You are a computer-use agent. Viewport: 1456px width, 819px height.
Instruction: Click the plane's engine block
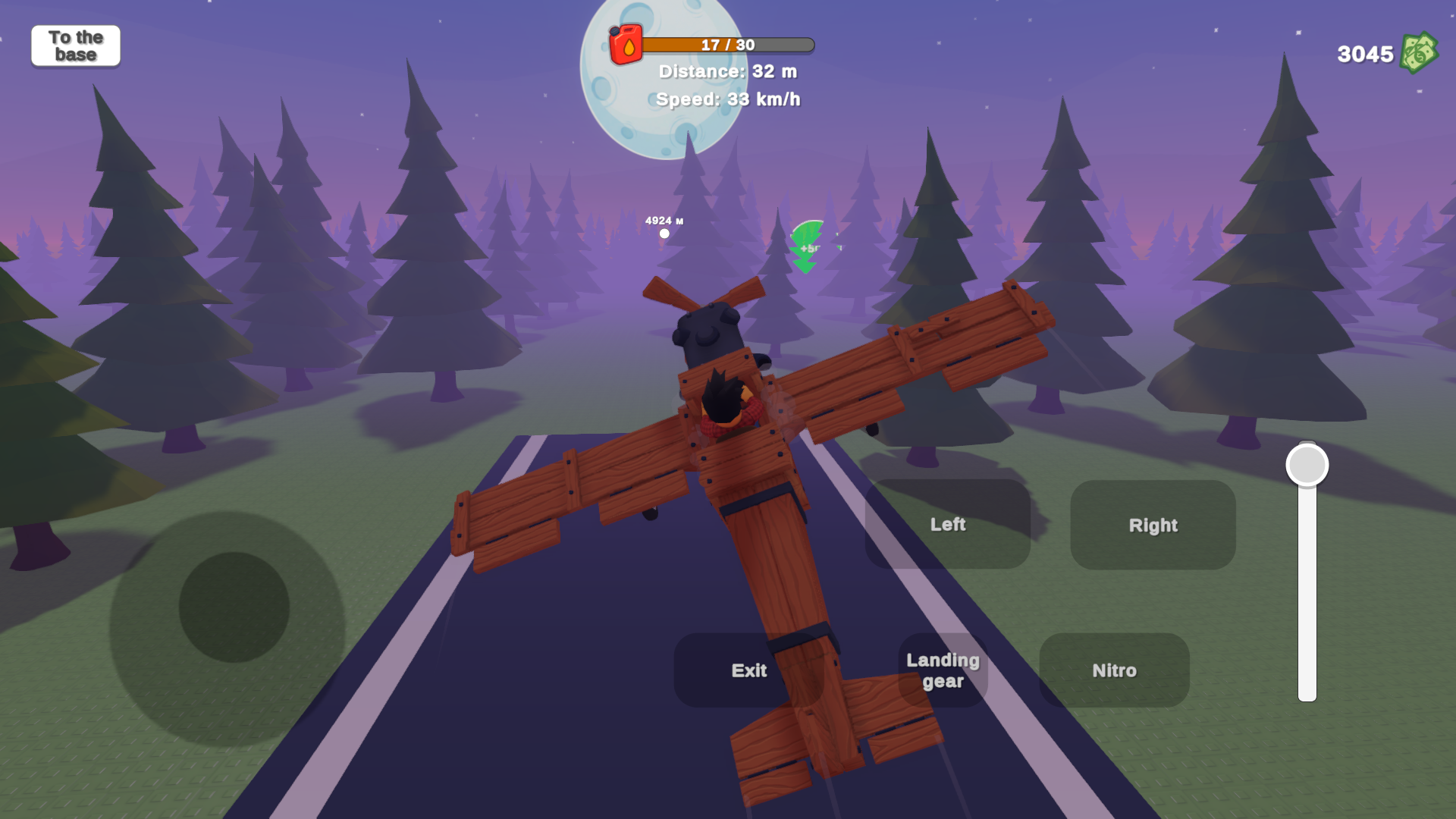[x=709, y=334]
